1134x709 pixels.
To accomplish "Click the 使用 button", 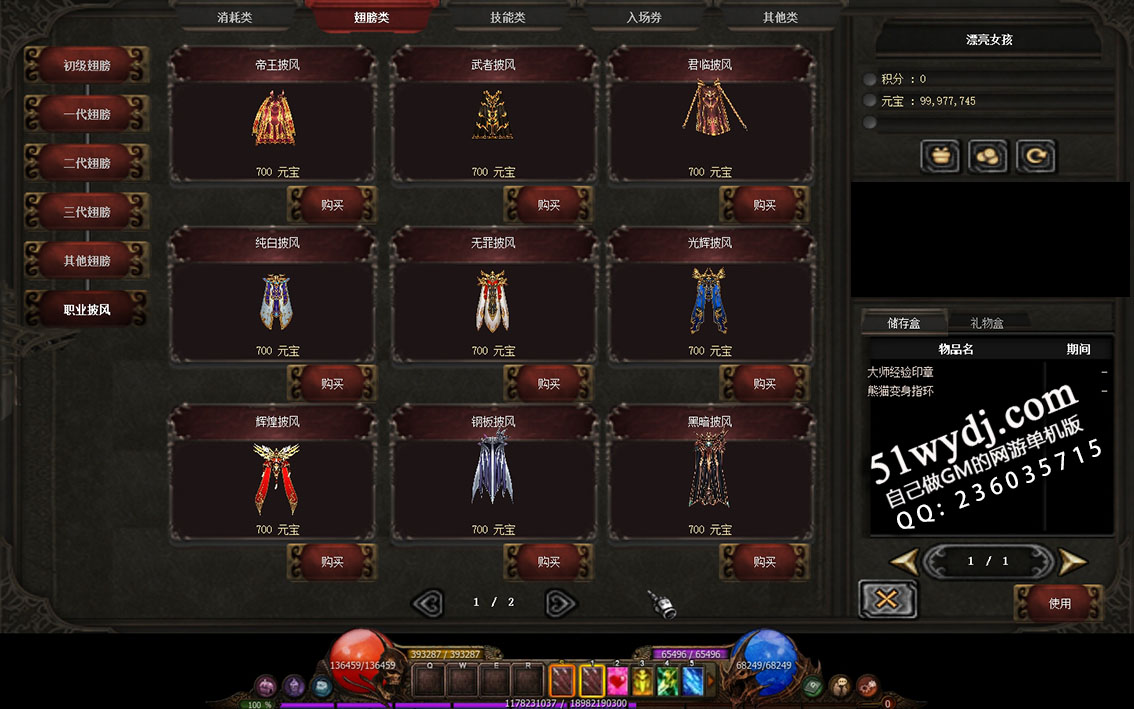I will point(1059,603).
